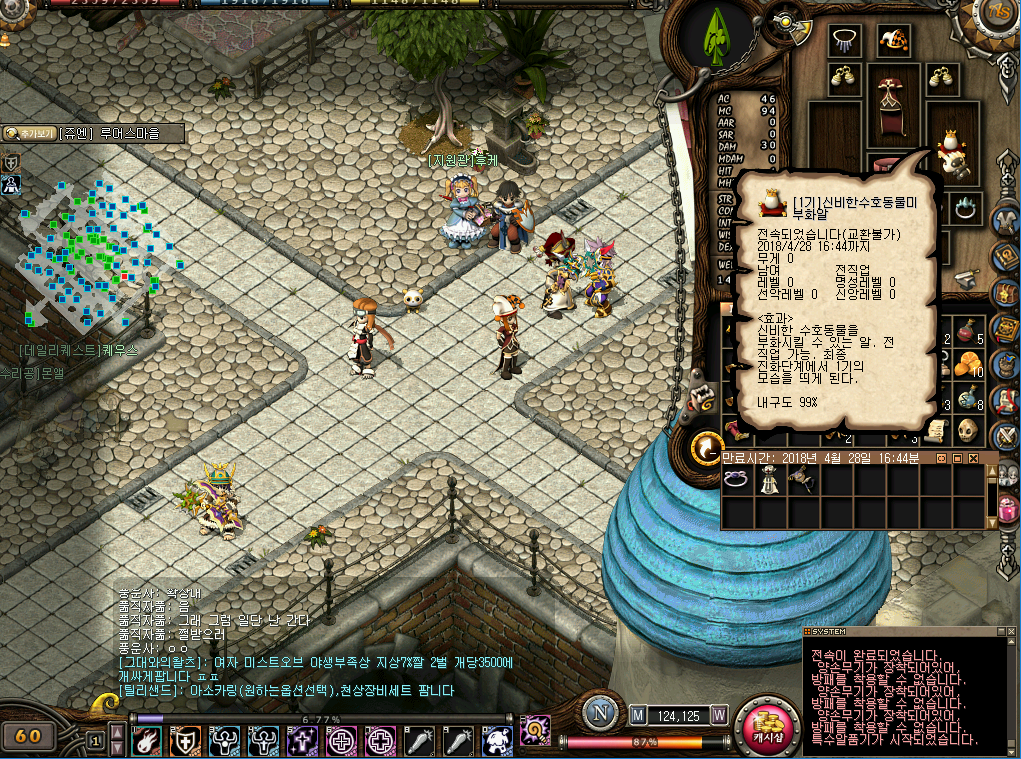
Task: Open the crossed swords side menu
Action: (1005, 435)
